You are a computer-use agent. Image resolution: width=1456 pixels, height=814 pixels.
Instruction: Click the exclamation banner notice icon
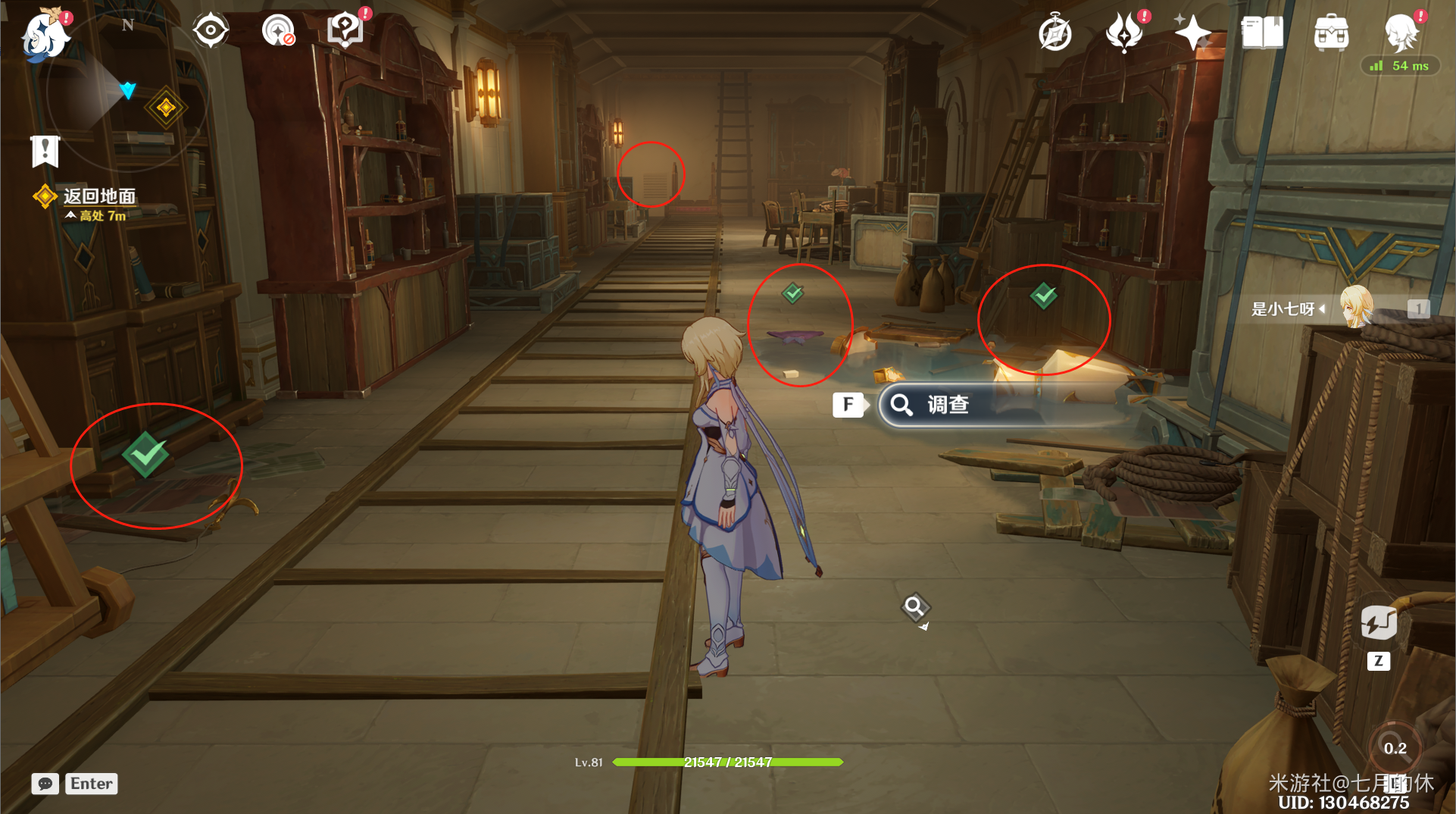pos(45,151)
